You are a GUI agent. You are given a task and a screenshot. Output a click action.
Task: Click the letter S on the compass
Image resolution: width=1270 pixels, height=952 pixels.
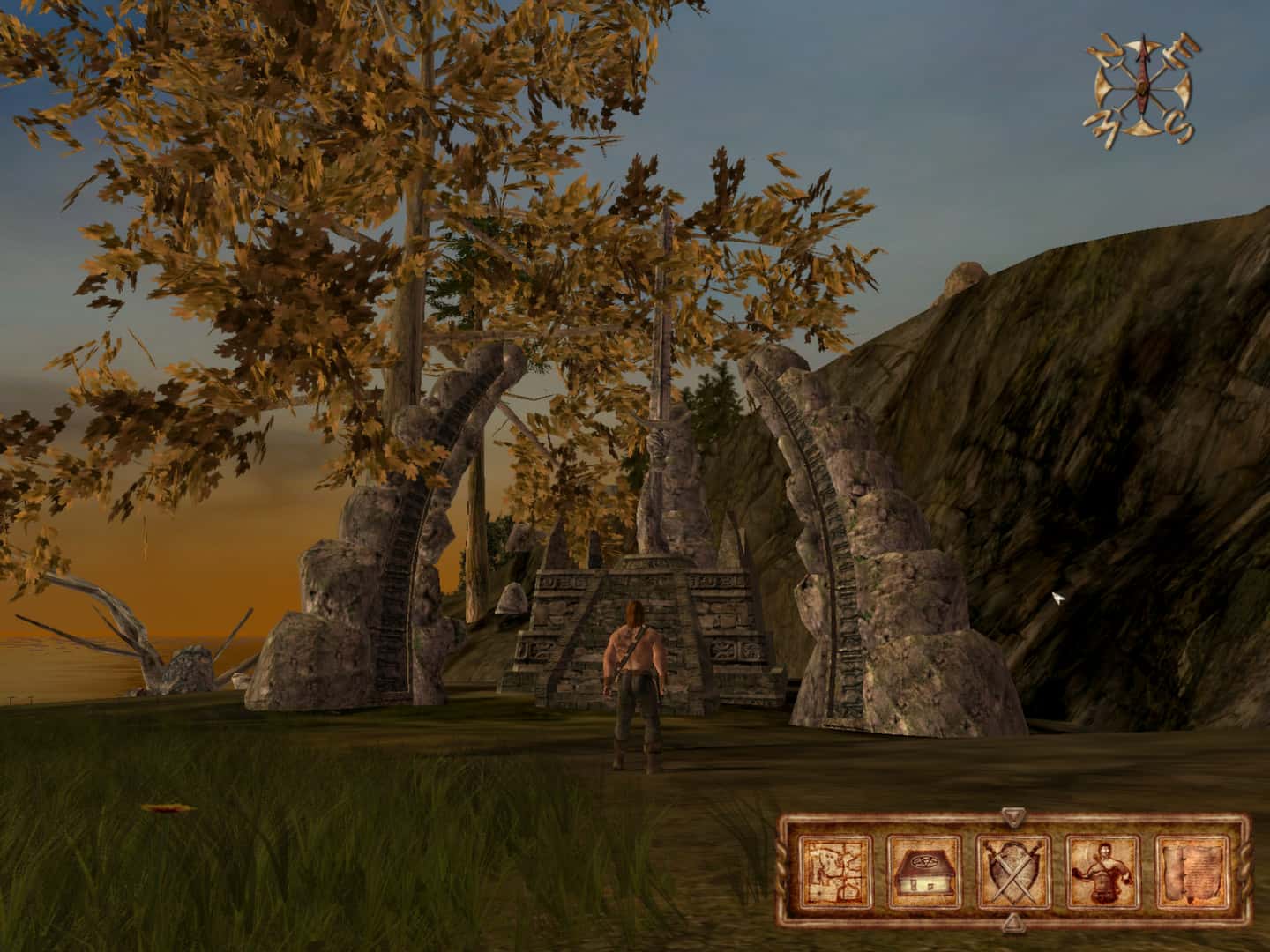click(x=1180, y=126)
